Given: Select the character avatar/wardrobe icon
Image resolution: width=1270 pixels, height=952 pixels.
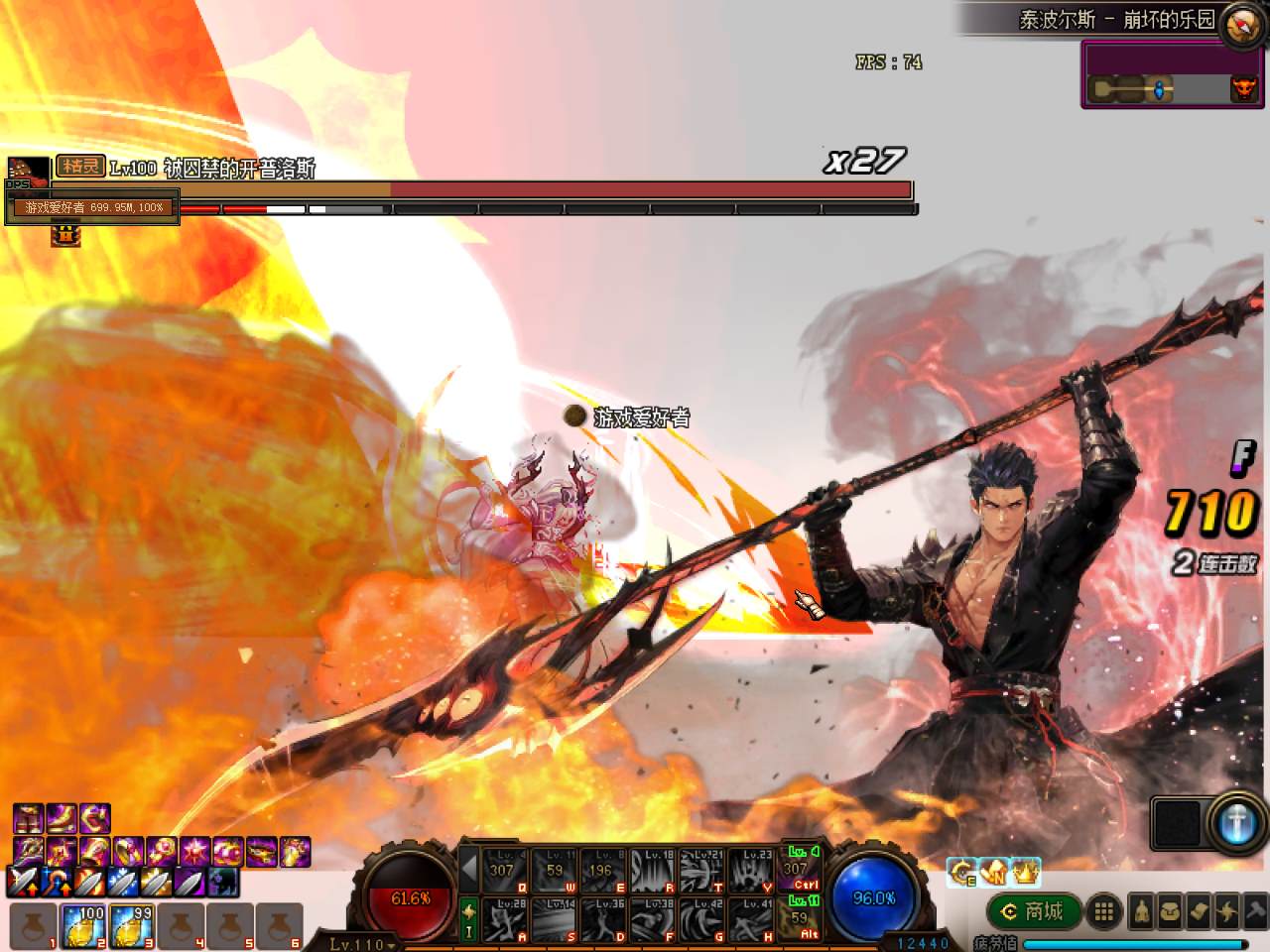Looking at the screenshot, I should pos(1141,914).
